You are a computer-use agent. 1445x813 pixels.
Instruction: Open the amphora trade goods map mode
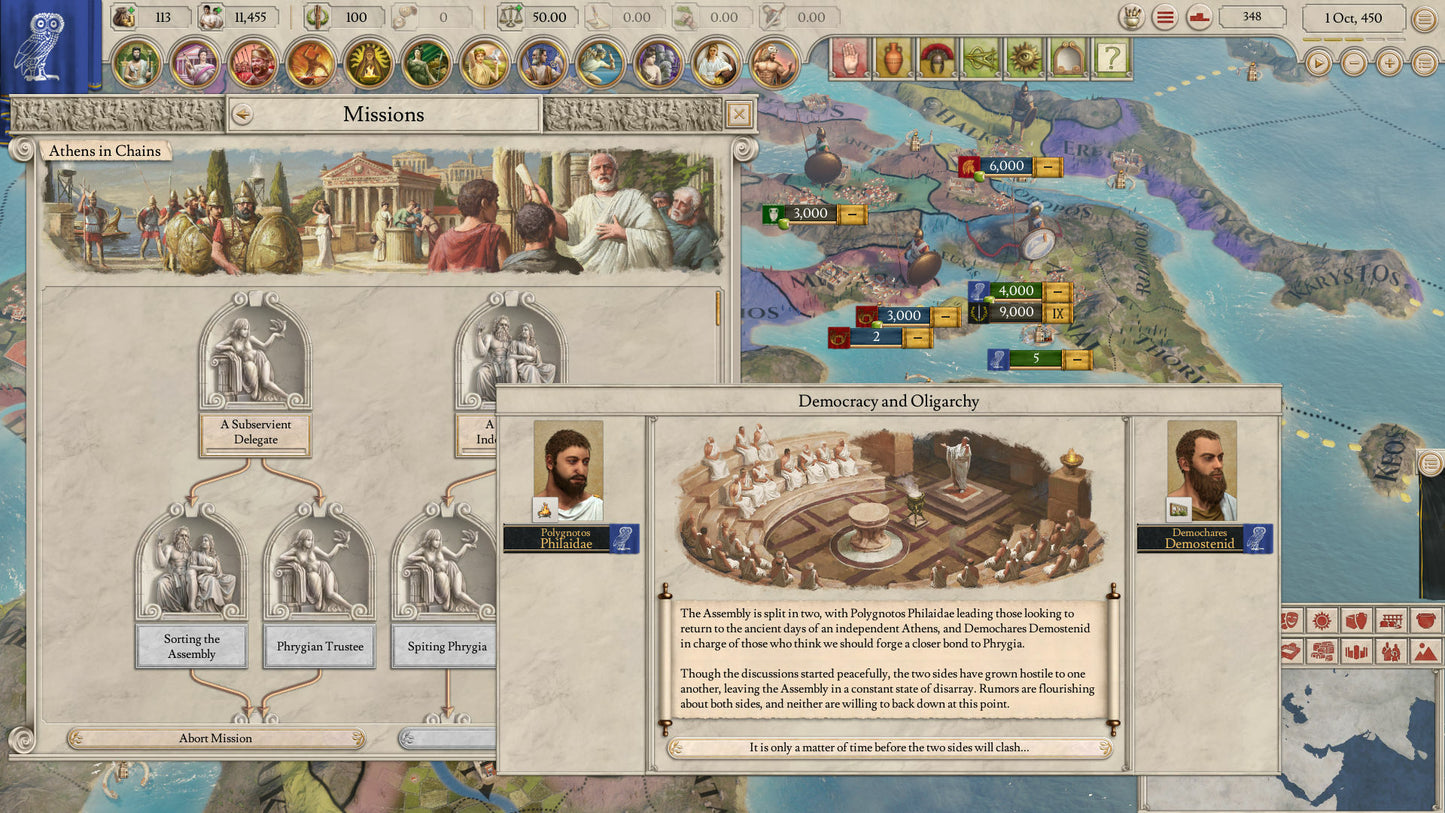click(x=893, y=60)
